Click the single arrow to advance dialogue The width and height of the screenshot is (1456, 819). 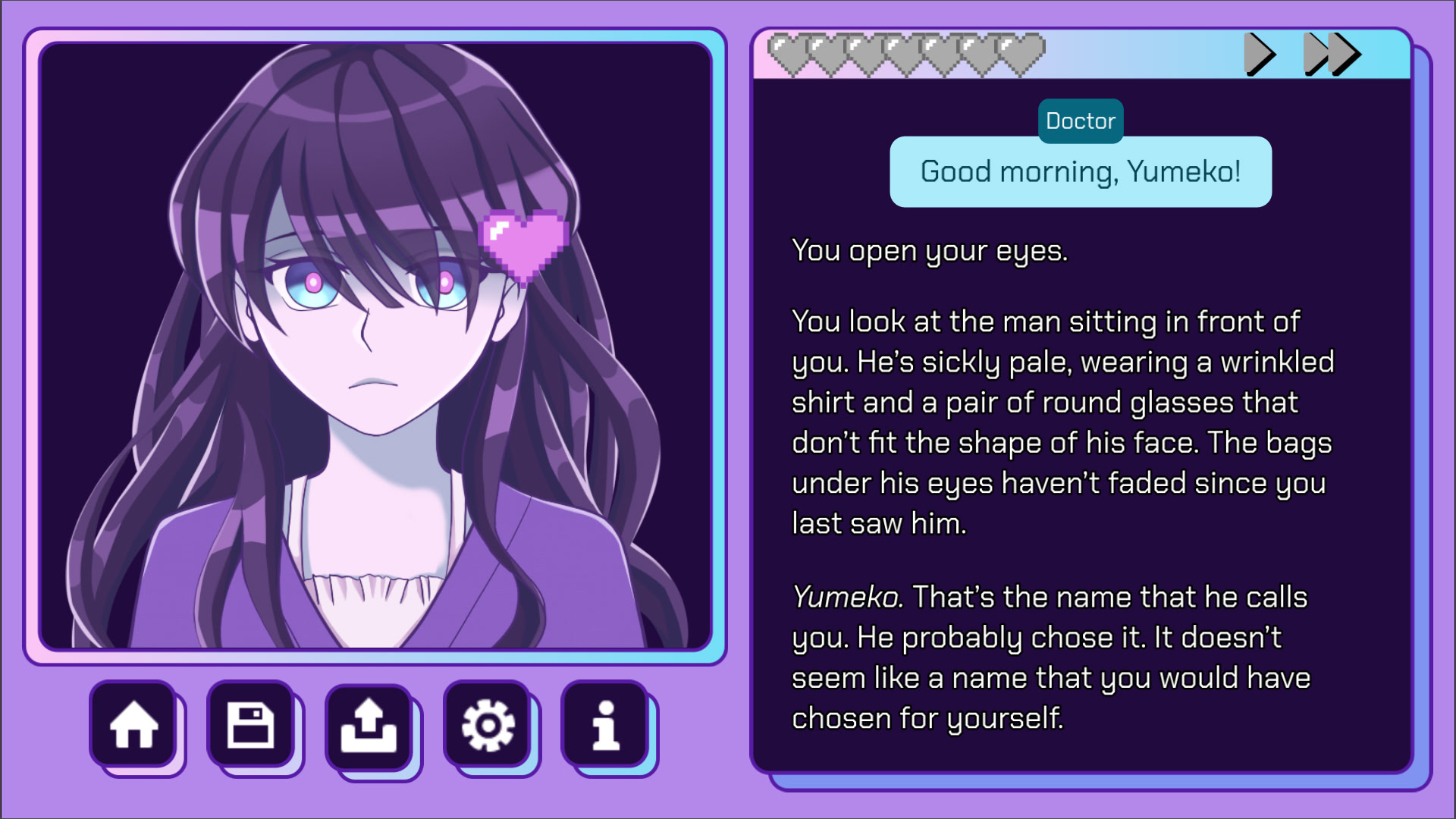[1259, 55]
